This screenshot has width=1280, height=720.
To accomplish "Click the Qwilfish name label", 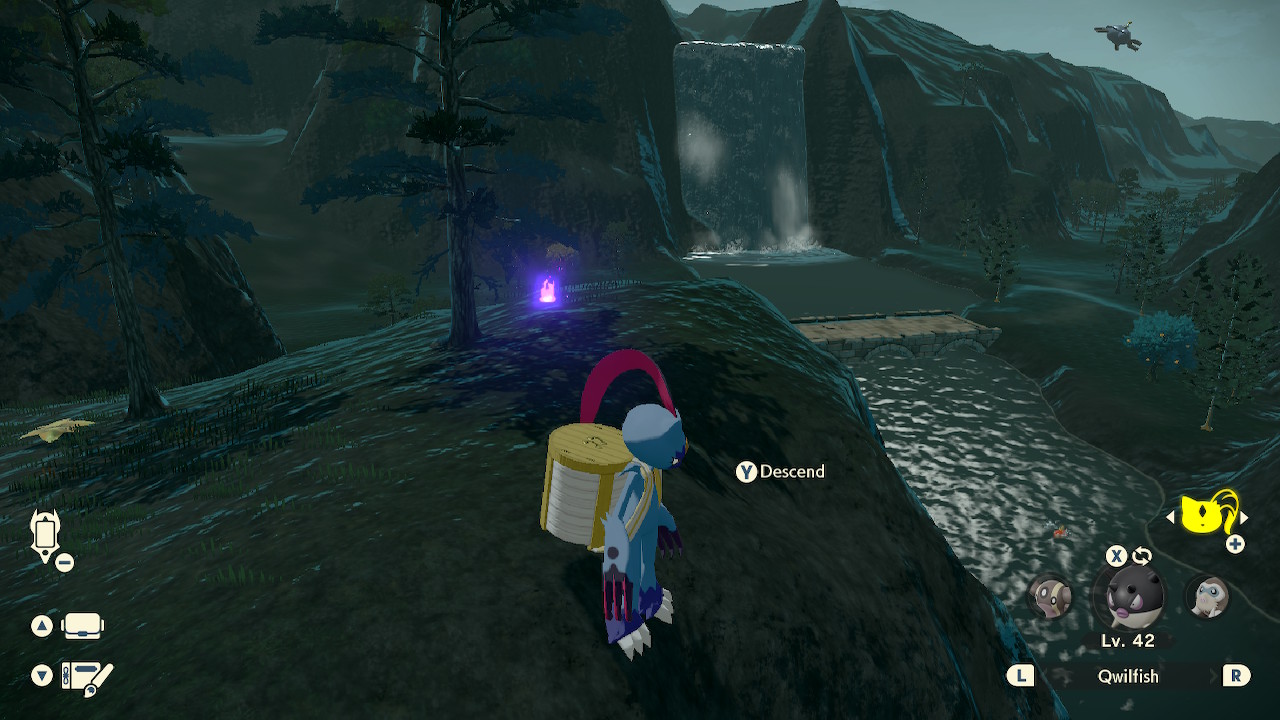I will pyautogui.click(x=1128, y=677).
